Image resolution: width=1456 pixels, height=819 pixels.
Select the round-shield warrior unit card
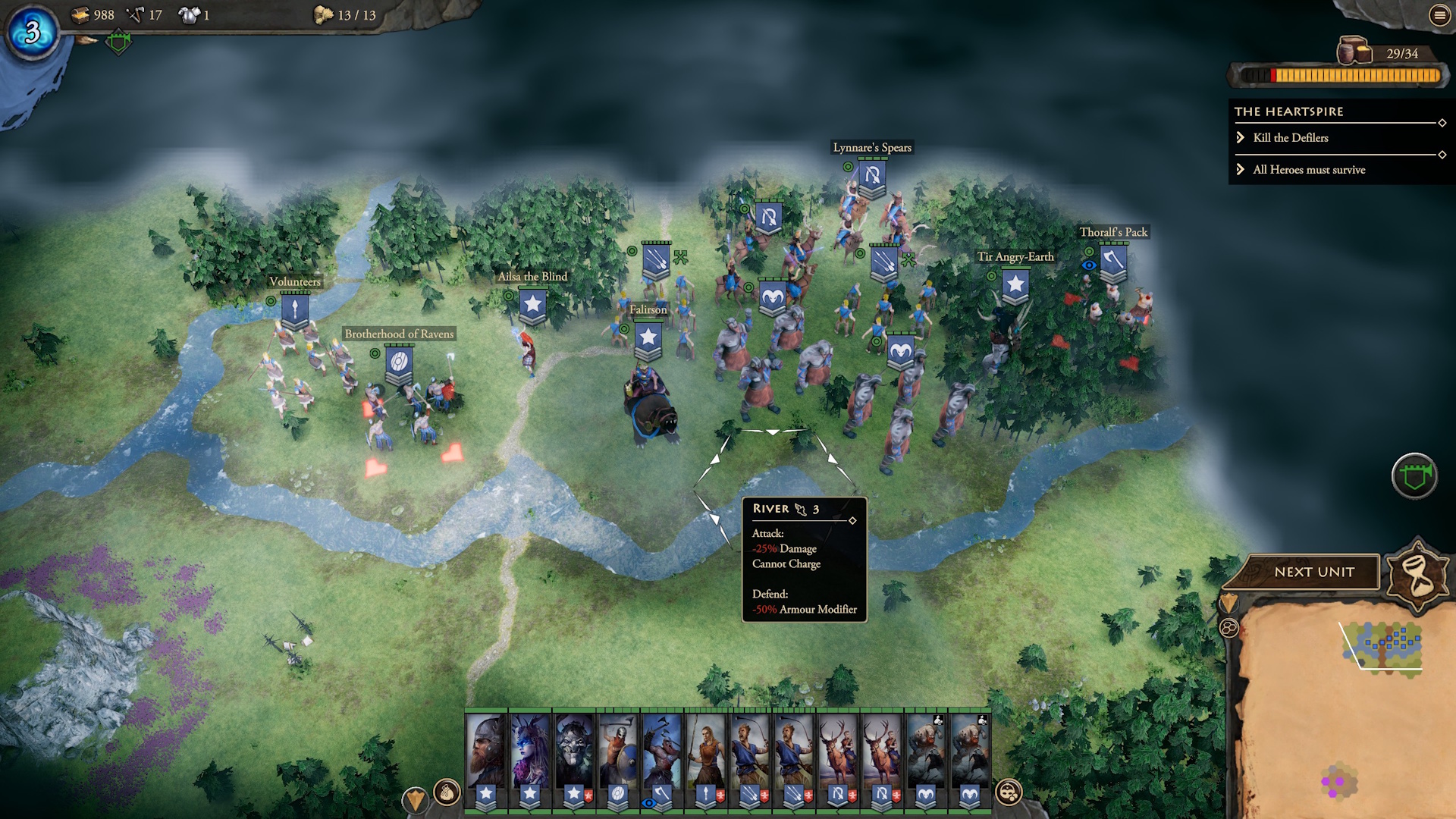[x=617, y=751]
